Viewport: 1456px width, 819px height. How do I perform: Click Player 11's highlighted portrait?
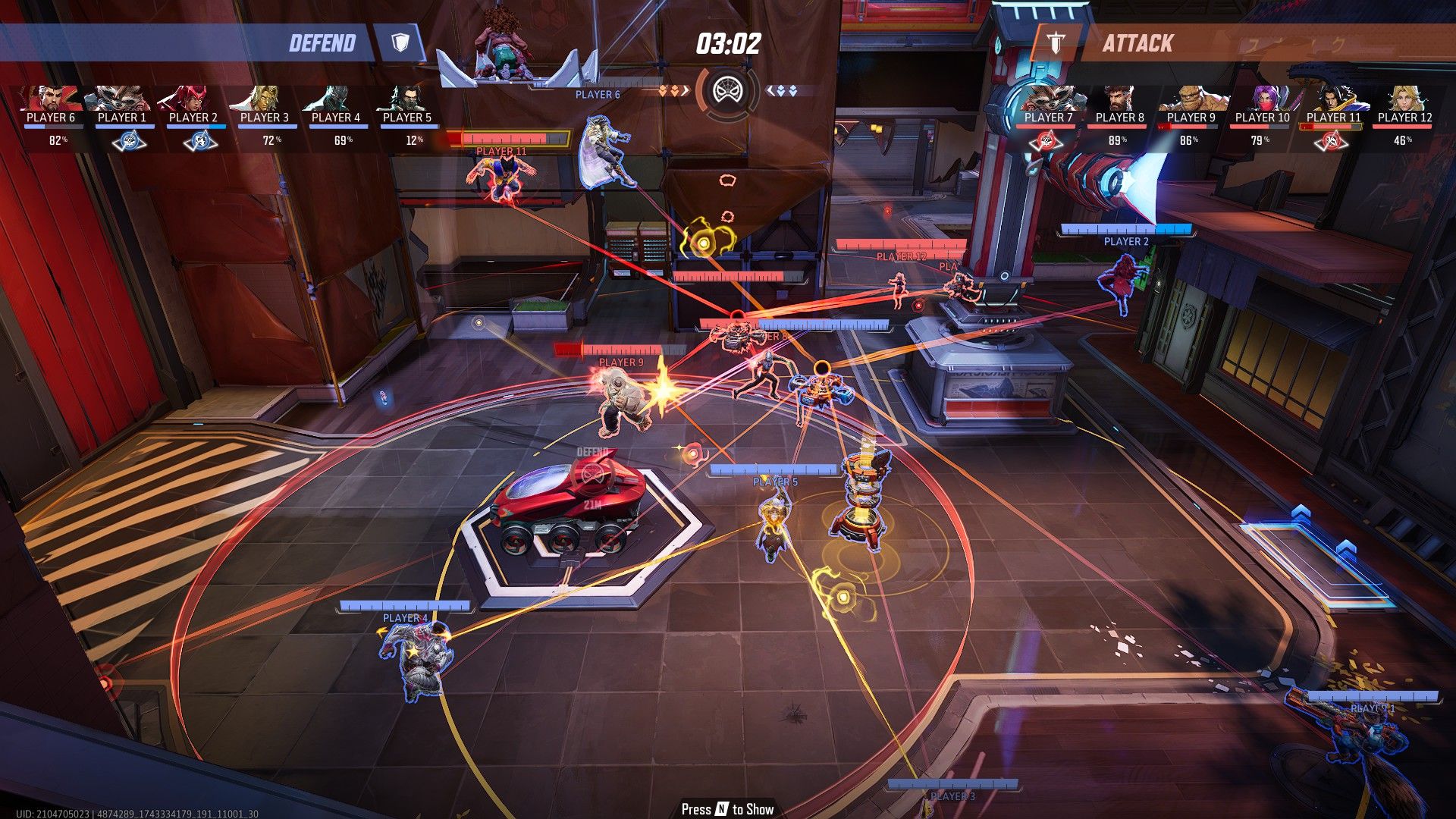1334,99
